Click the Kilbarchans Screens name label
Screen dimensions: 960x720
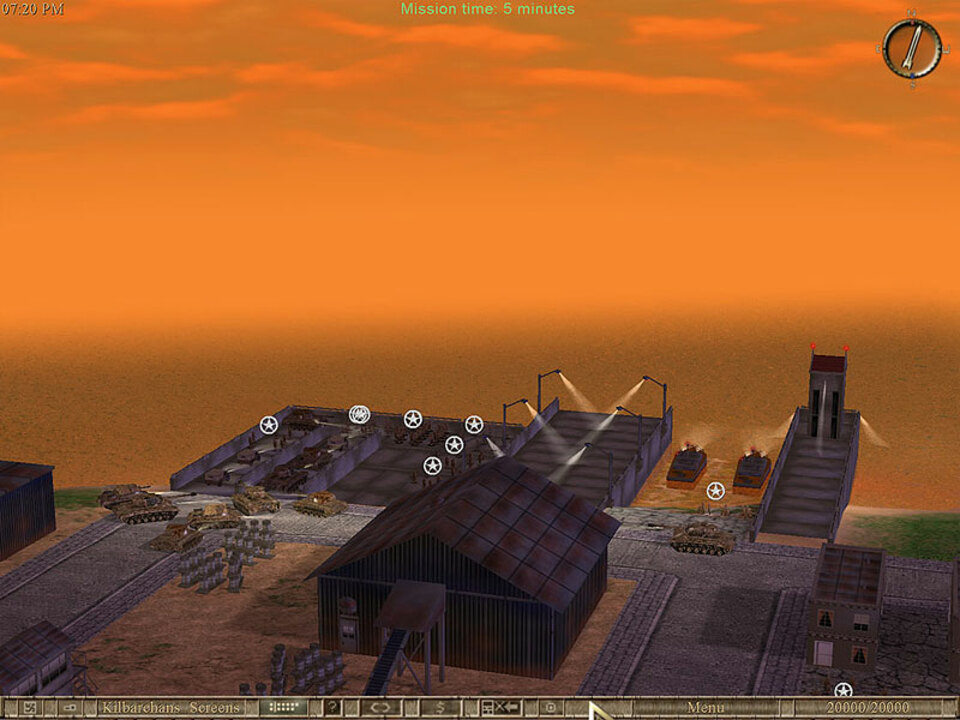(170, 708)
